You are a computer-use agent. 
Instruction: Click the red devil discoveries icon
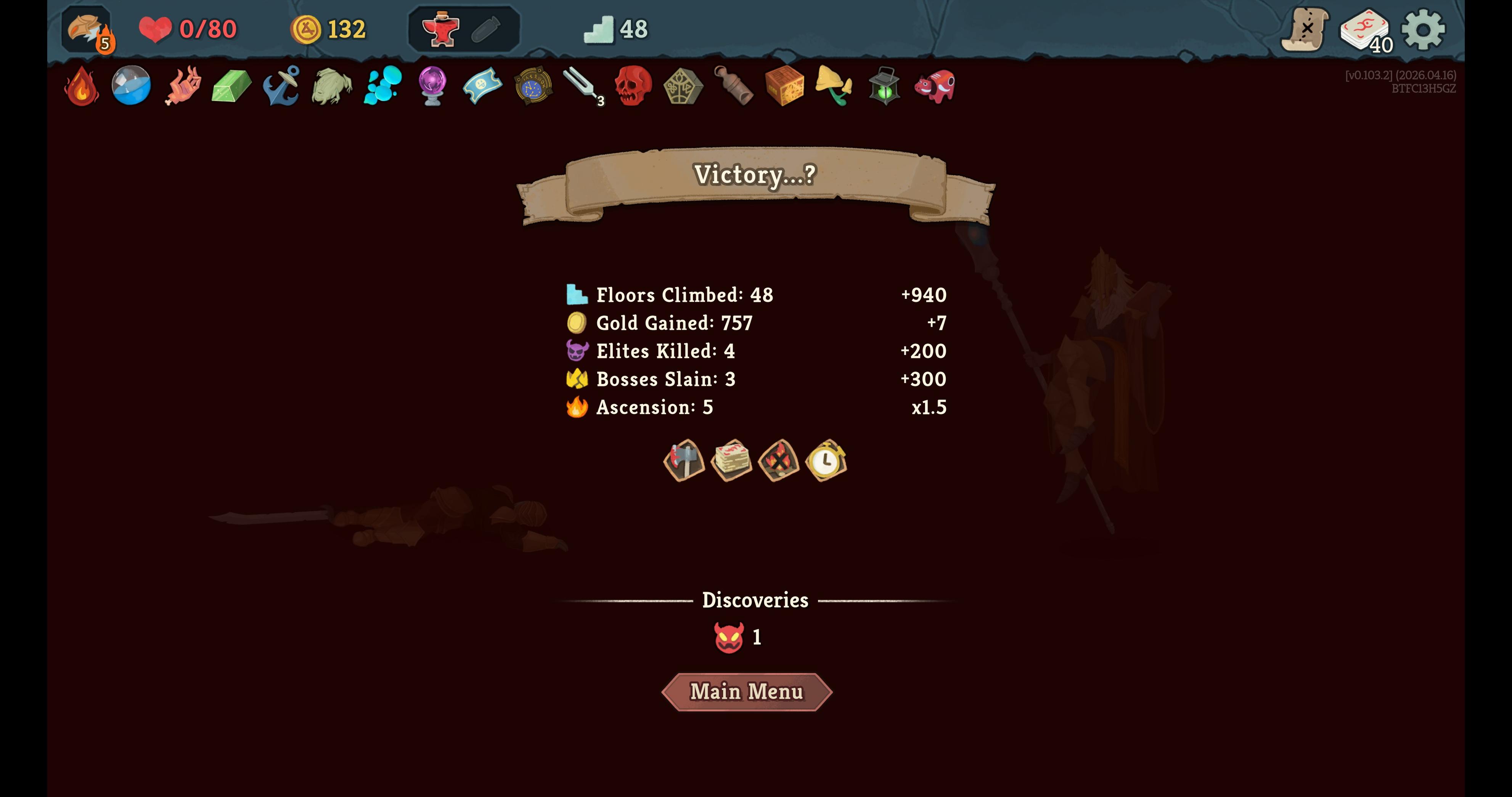[x=729, y=637]
